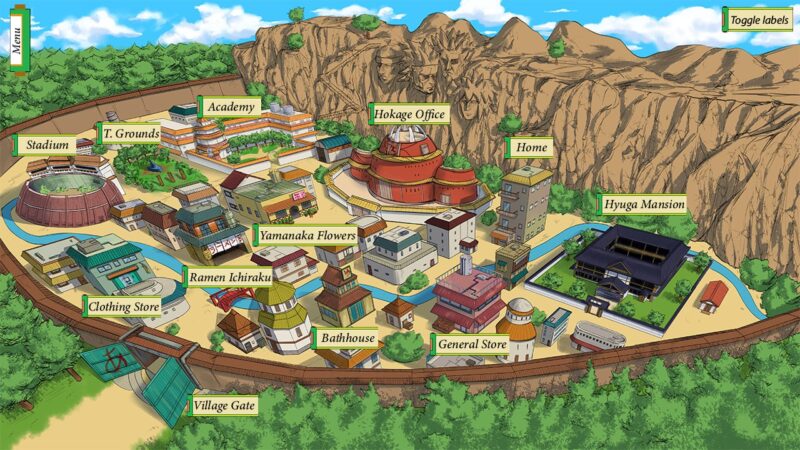Image resolution: width=800 pixels, height=450 pixels.
Task: Toggle the map labels off
Action: click(758, 20)
